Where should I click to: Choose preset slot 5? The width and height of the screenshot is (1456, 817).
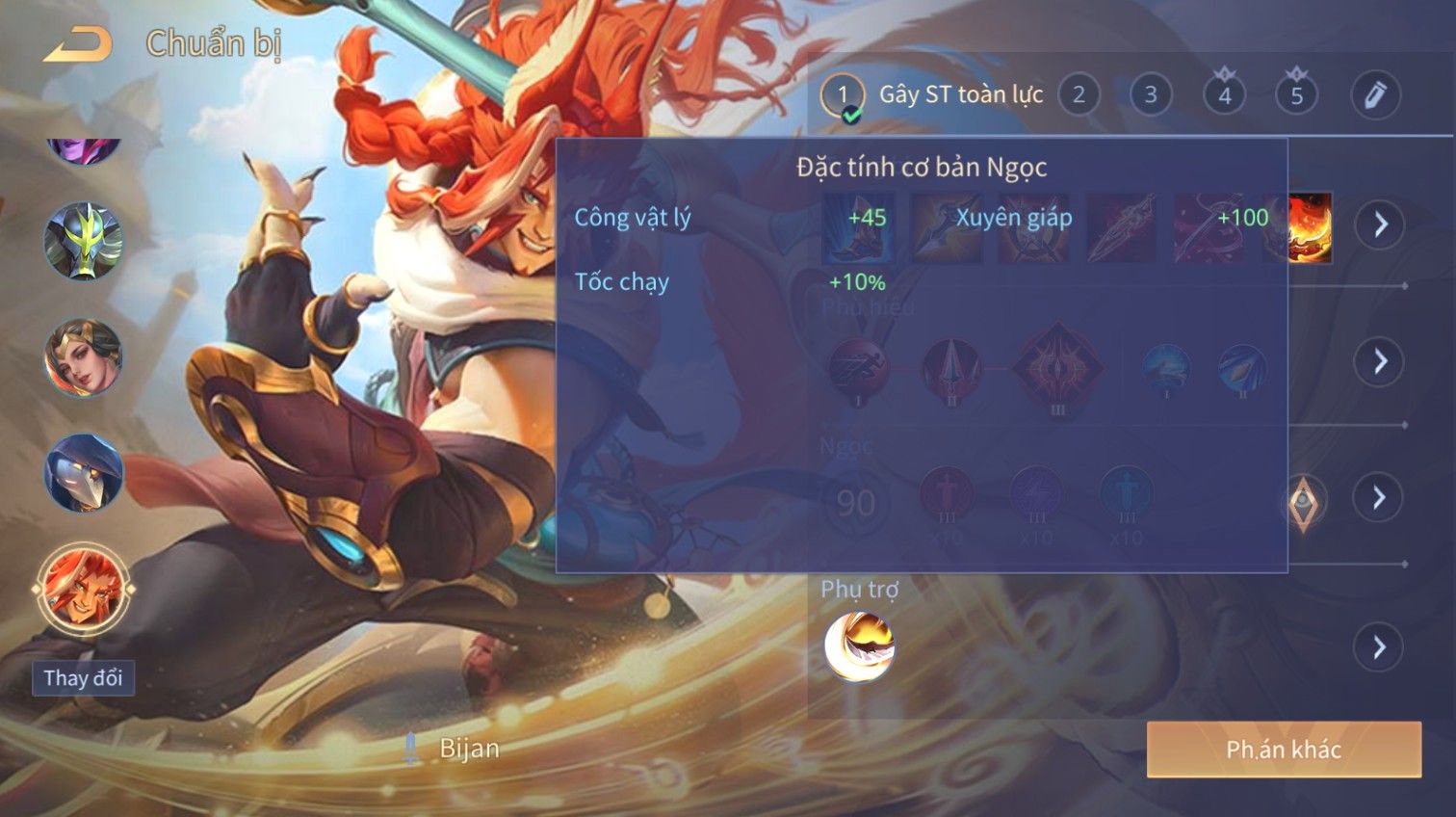[x=1296, y=95]
